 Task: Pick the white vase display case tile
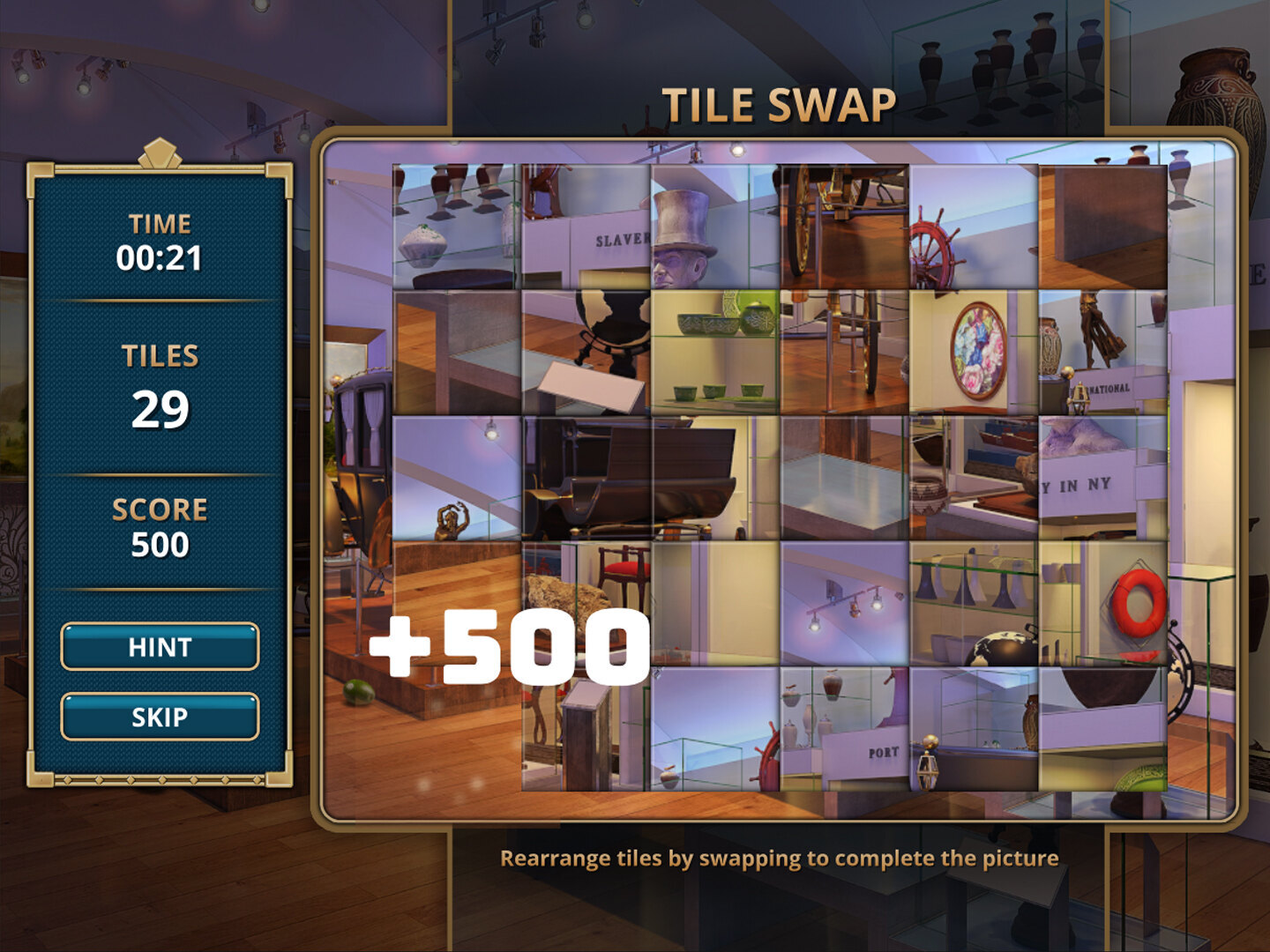[456, 227]
